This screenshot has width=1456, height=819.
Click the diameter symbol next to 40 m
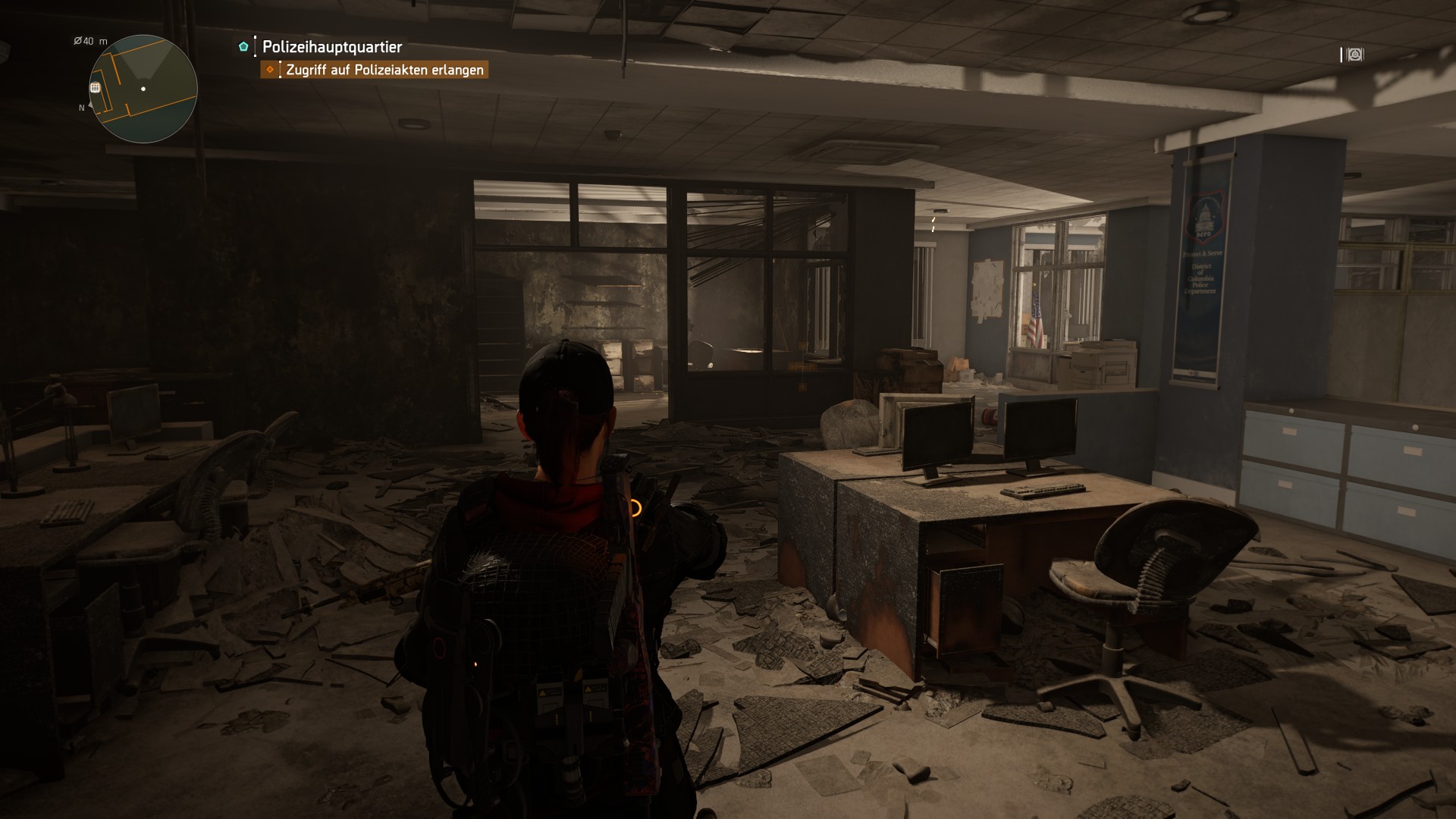tap(78, 39)
